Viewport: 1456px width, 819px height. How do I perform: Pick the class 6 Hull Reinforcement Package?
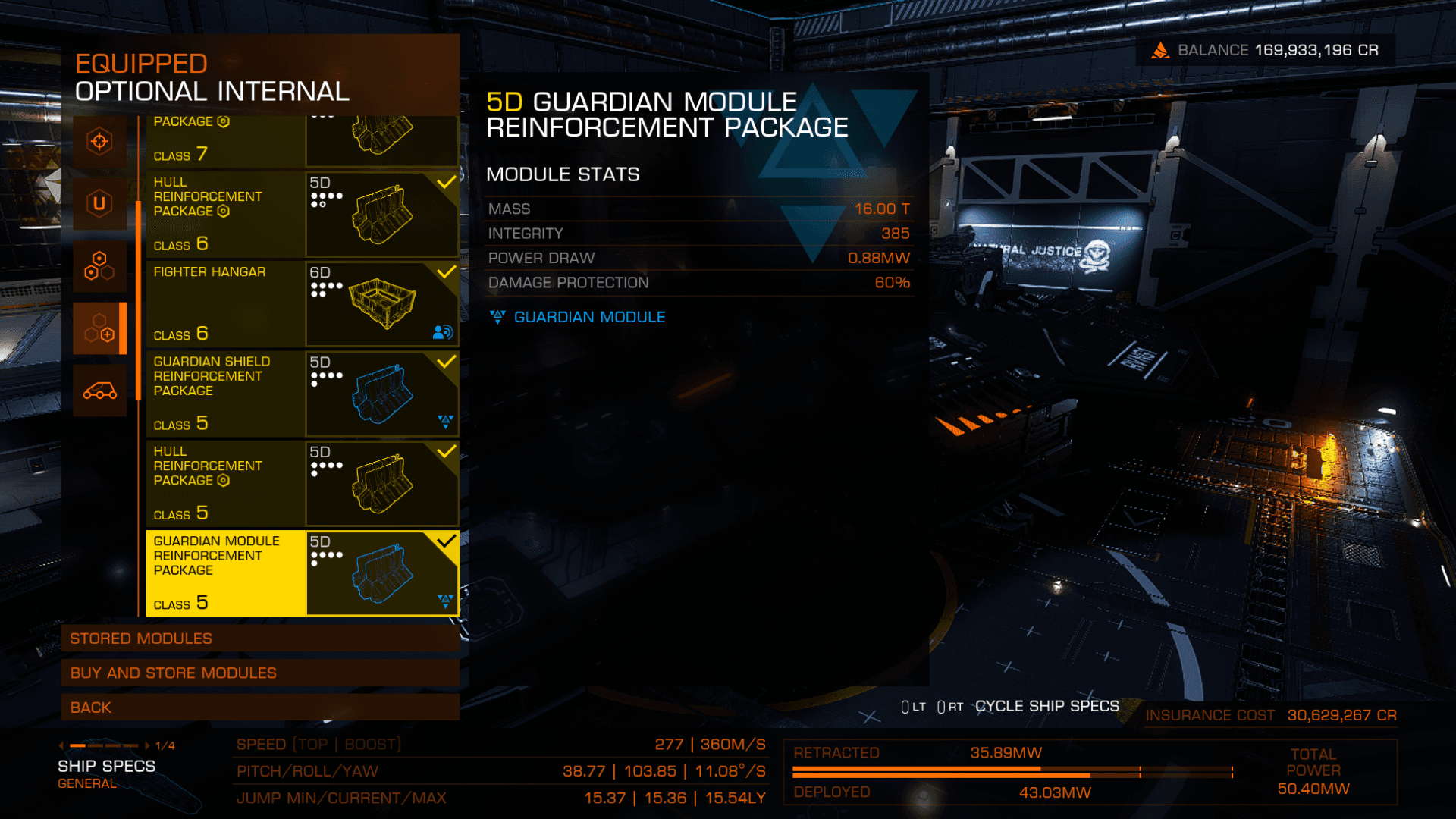[x=302, y=215]
